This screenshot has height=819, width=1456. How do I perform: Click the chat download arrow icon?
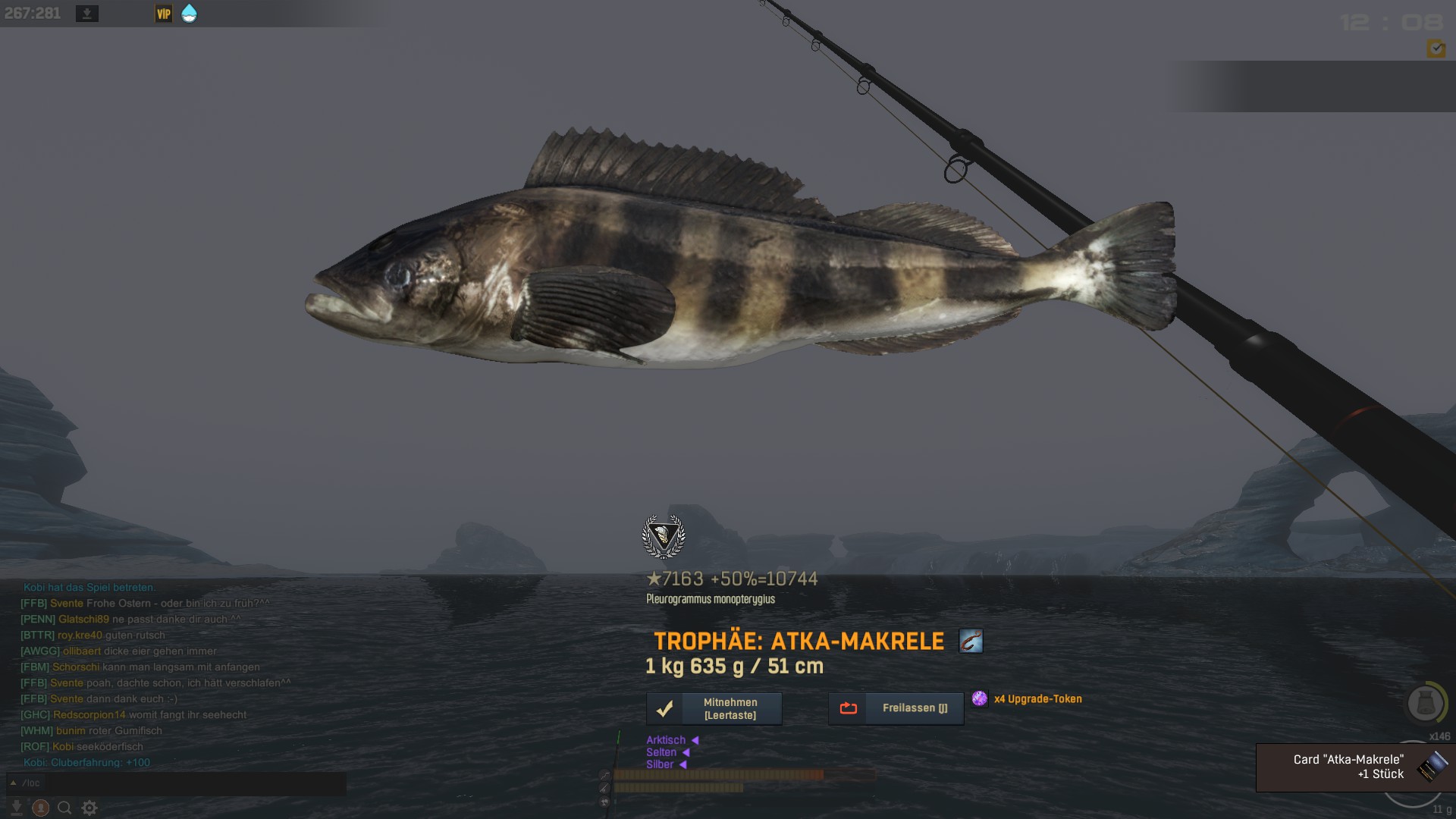click(17, 808)
